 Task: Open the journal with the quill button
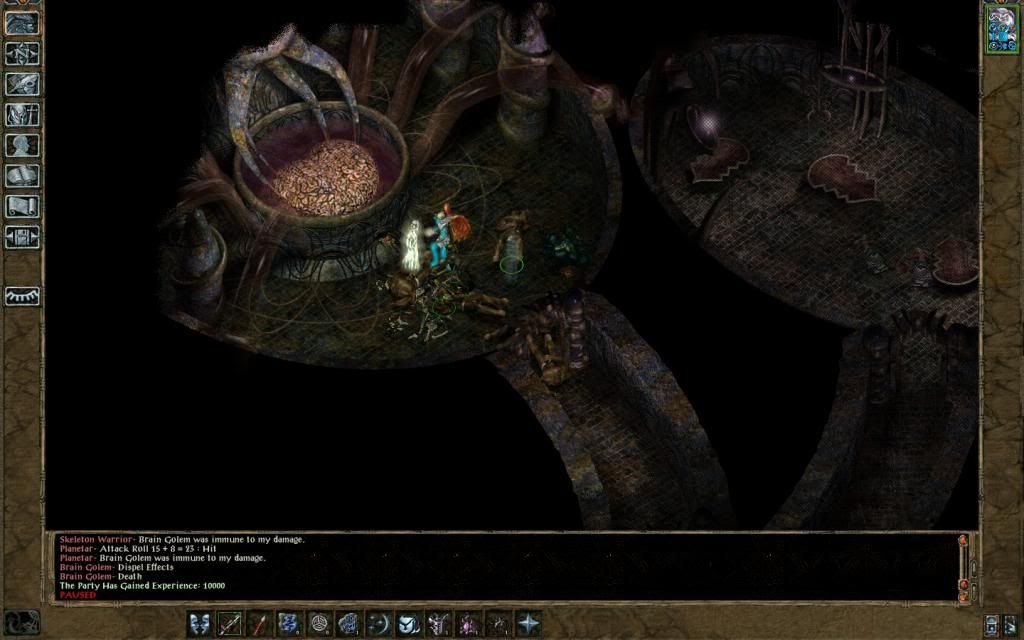pos(22,84)
